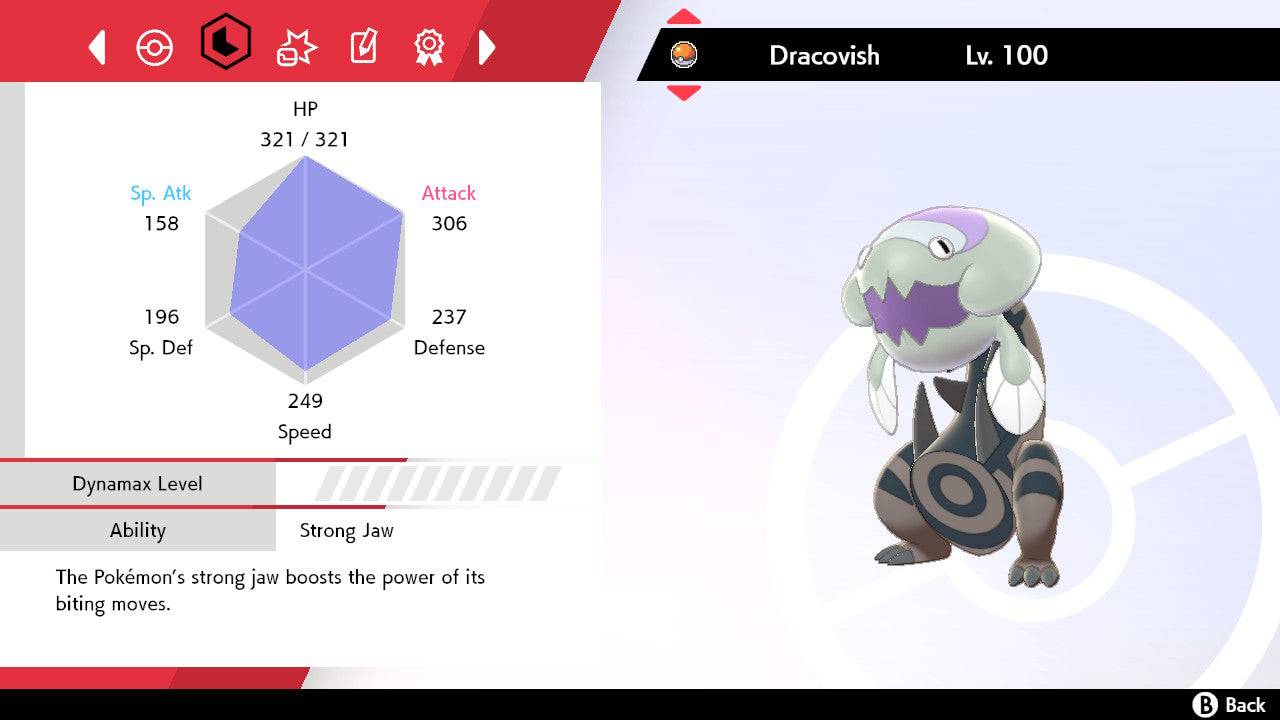Image resolution: width=1280 pixels, height=720 pixels.
Task: Open the Pokémon info tab with the Pokéball icon
Action: click(155, 45)
